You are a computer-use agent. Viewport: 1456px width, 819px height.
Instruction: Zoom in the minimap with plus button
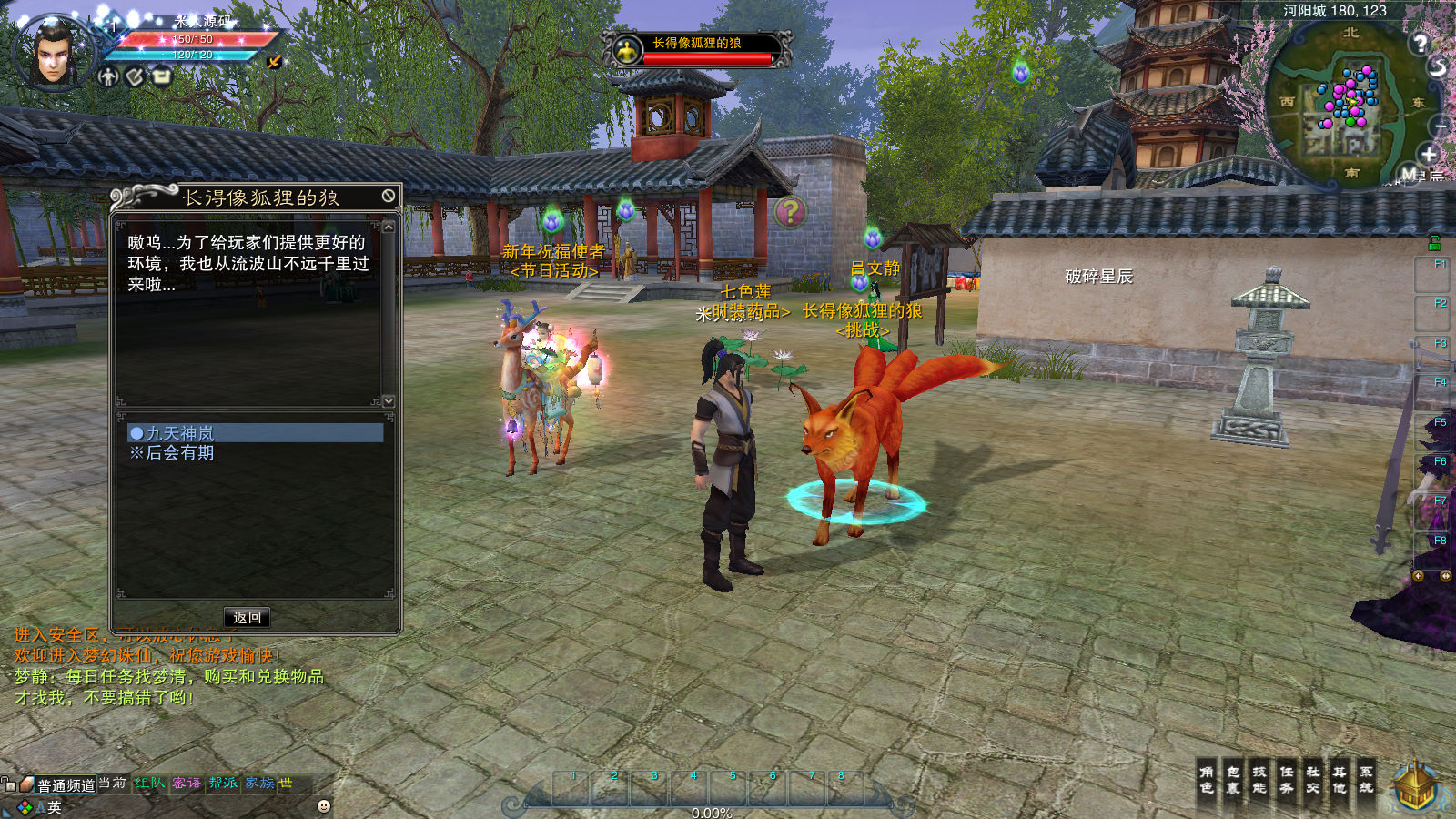(x=1429, y=154)
